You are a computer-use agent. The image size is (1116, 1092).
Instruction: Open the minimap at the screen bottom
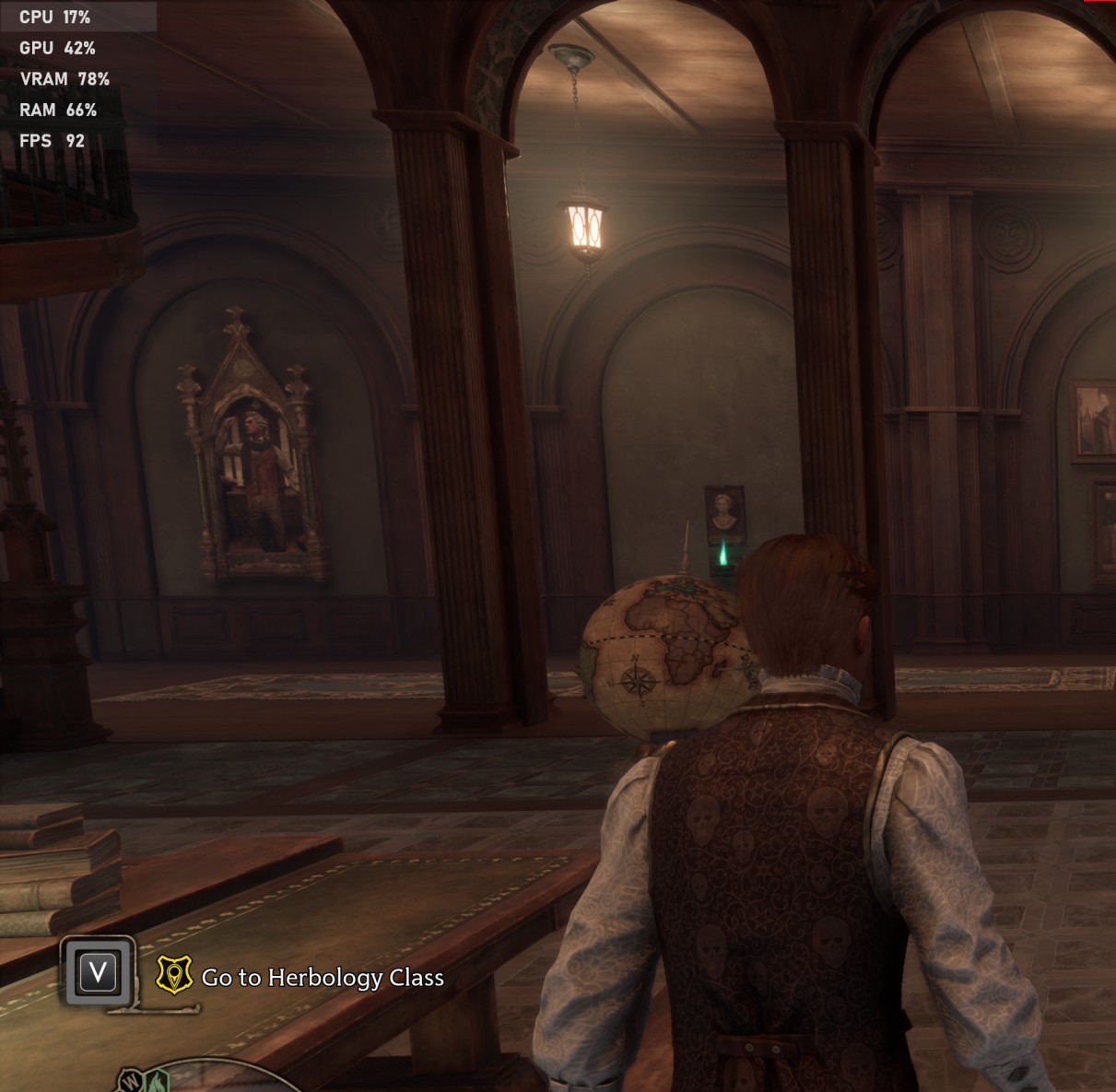pos(198,1078)
